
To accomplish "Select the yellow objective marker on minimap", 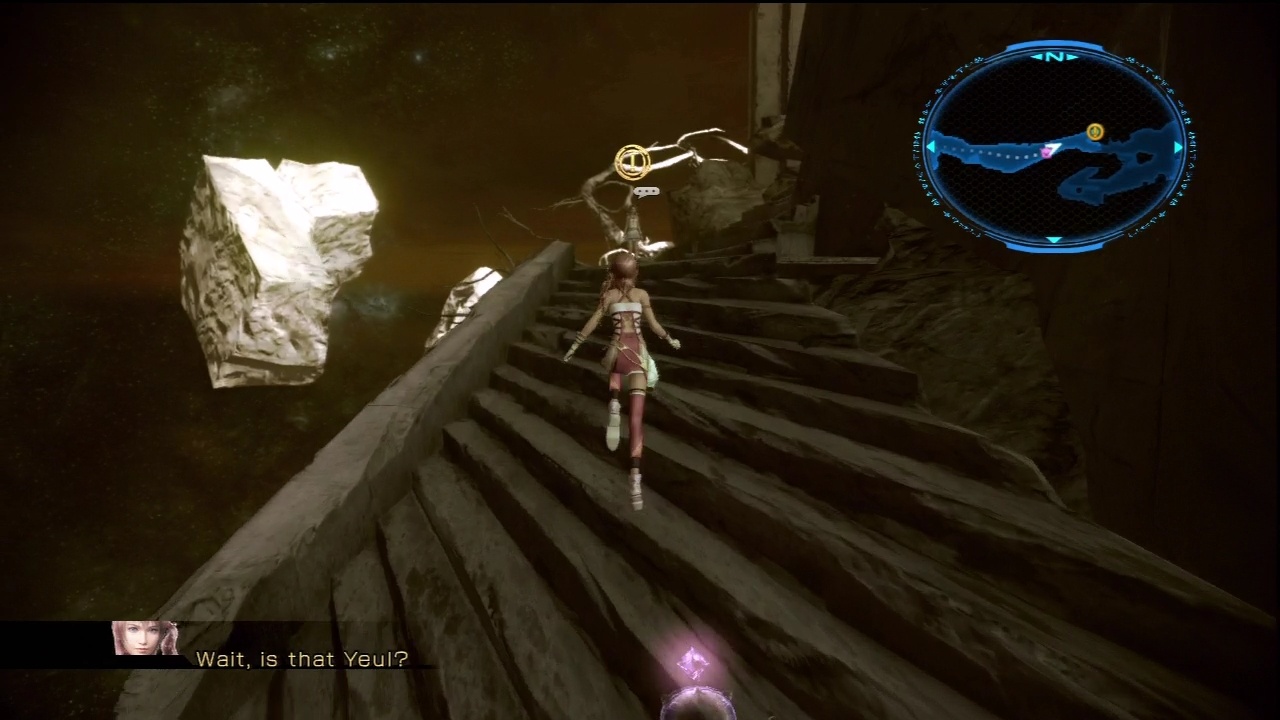I will [1095, 131].
